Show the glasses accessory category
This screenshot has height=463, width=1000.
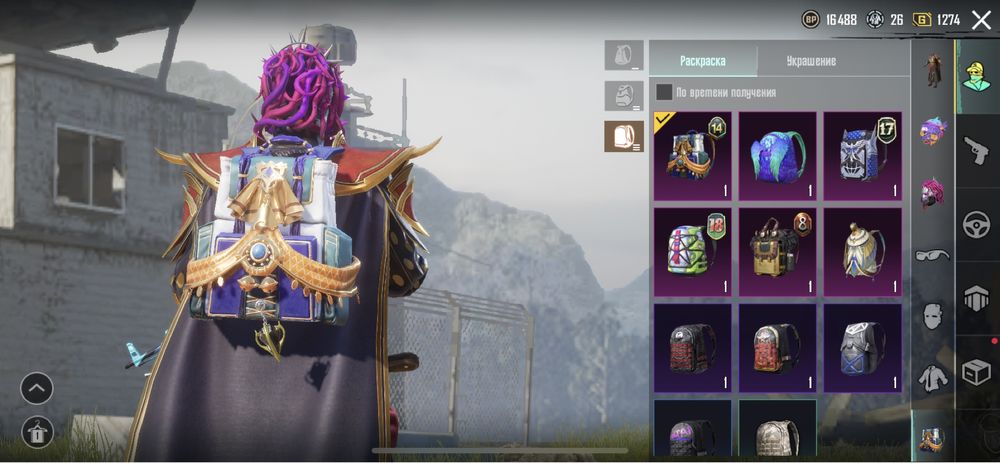[933, 255]
